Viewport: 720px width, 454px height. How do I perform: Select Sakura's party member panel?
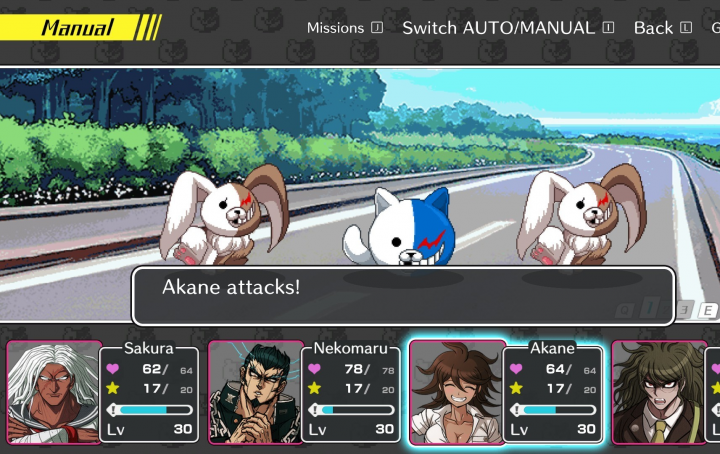[x=102, y=392]
